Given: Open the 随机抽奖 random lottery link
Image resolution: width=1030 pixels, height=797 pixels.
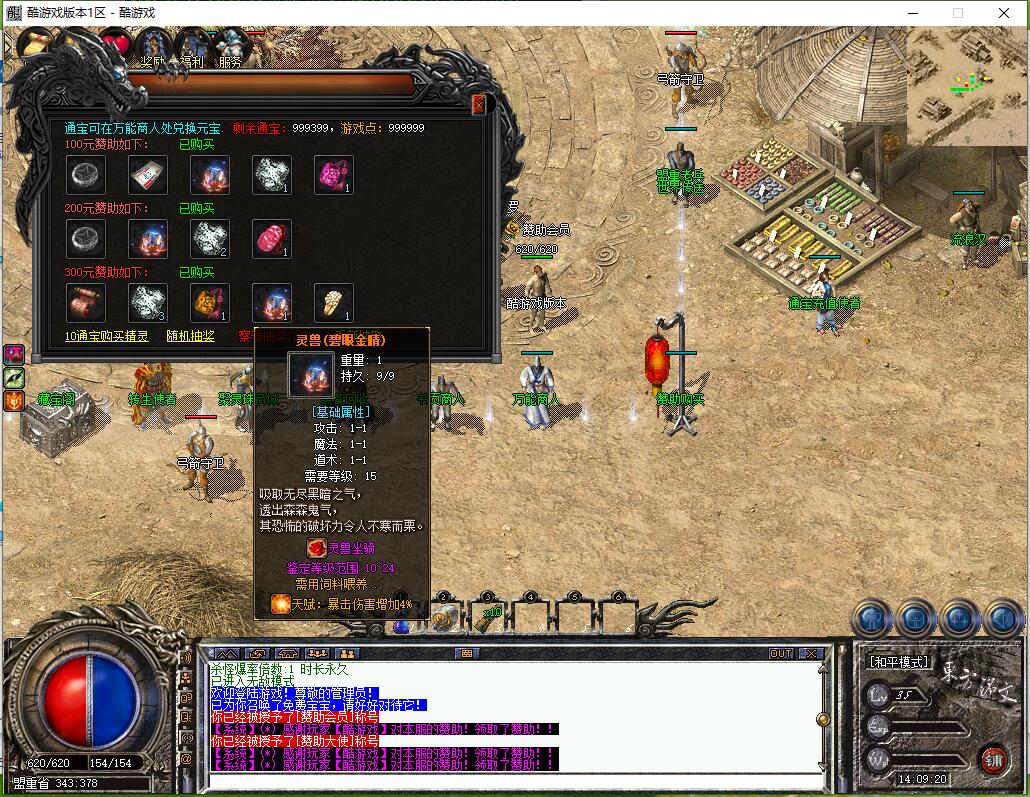Looking at the screenshot, I should (190, 336).
